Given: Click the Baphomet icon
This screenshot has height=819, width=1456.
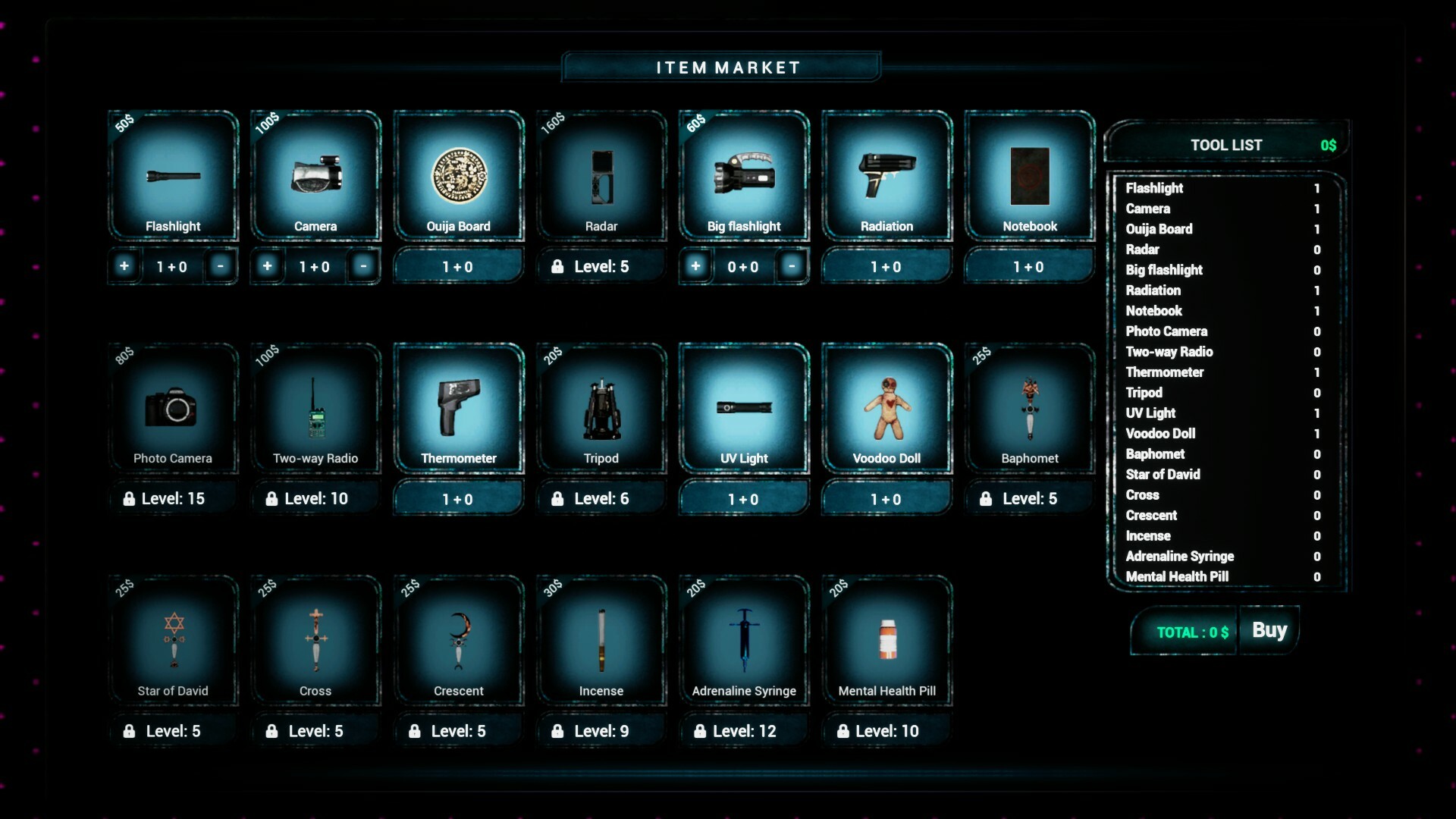Looking at the screenshot, I should 1030,408.
